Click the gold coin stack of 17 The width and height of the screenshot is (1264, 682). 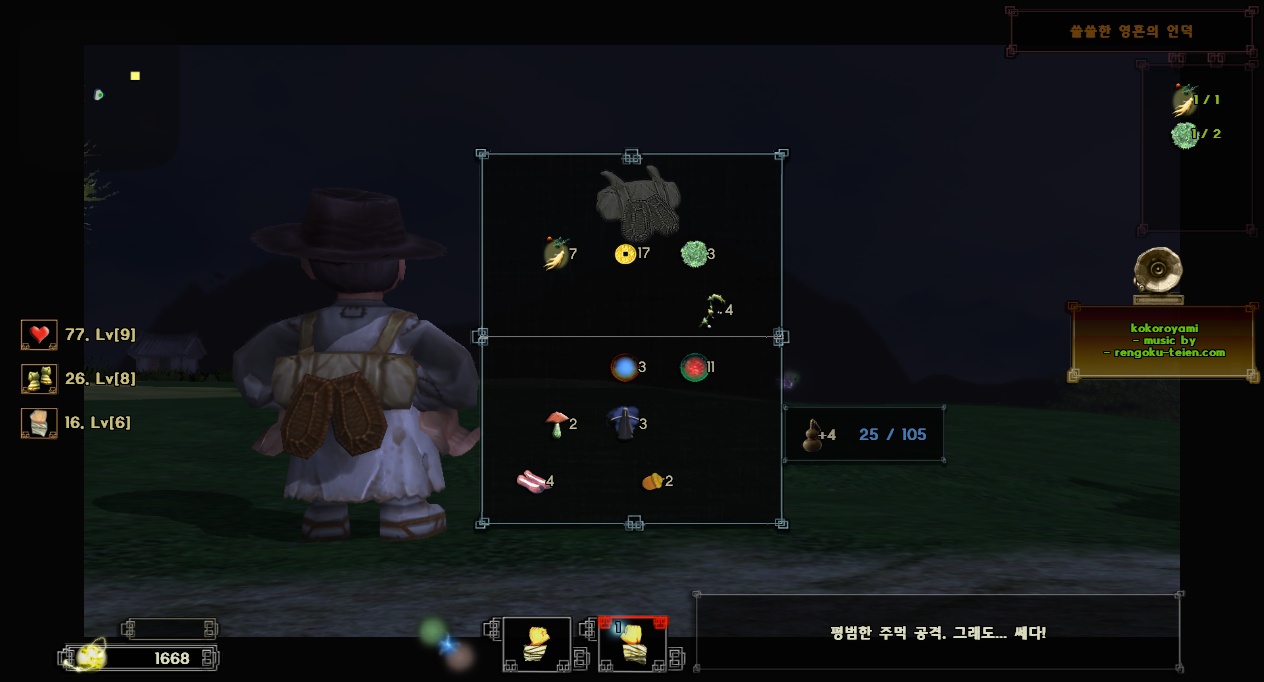point(625,254)
